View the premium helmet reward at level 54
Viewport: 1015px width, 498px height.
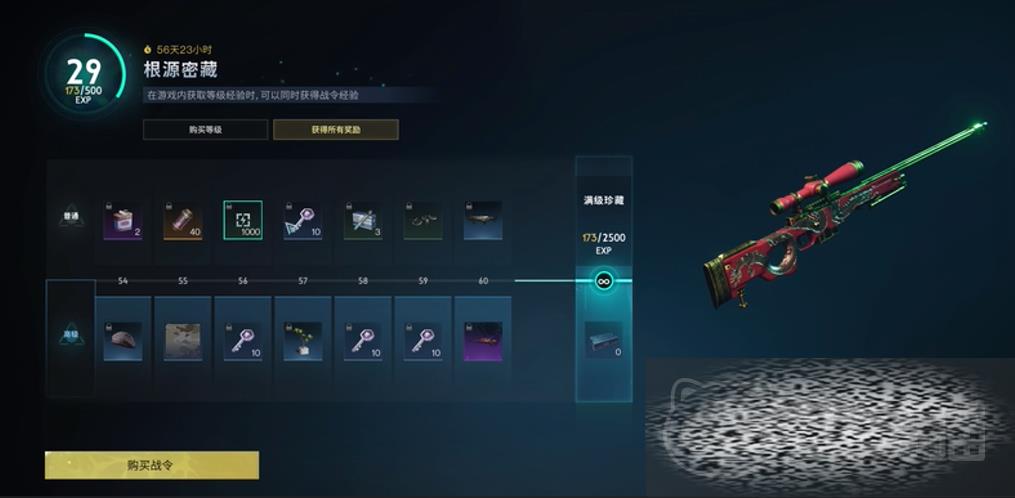click(123, 340)
